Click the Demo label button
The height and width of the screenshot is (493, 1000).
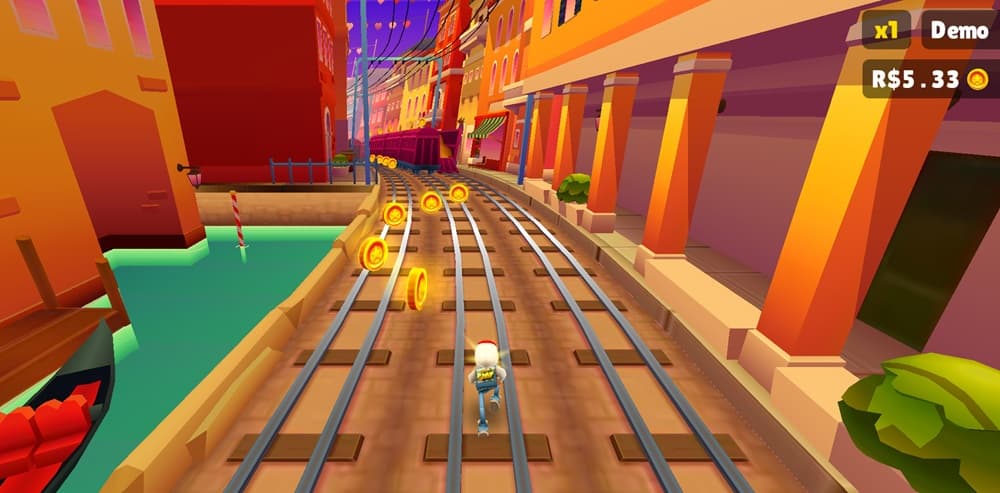tap(958, 30)
